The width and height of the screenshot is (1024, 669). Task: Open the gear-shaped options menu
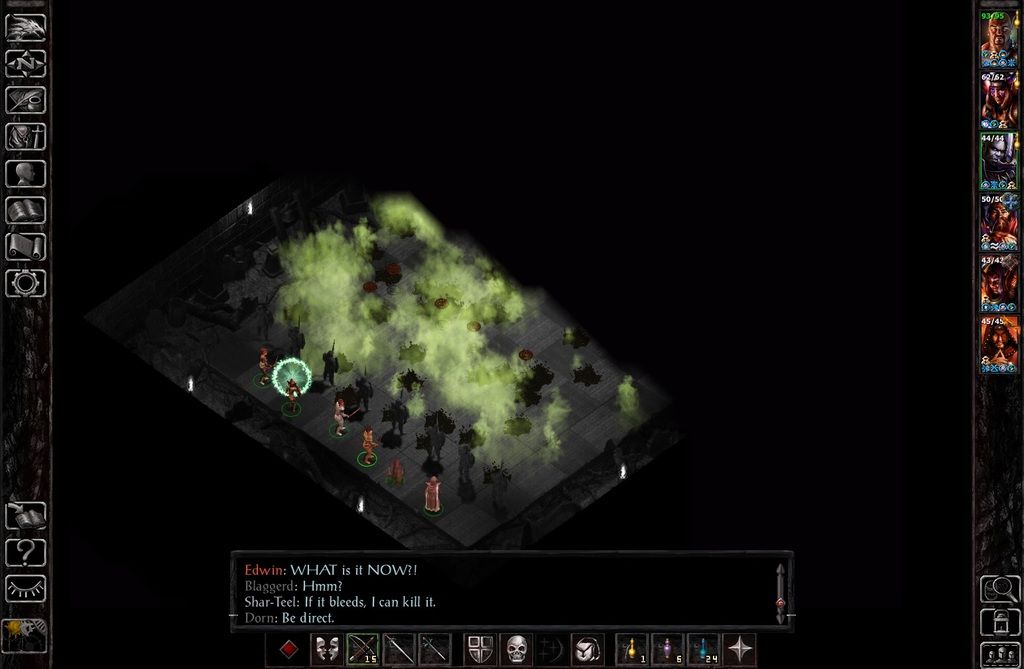(x=25, y=283)
